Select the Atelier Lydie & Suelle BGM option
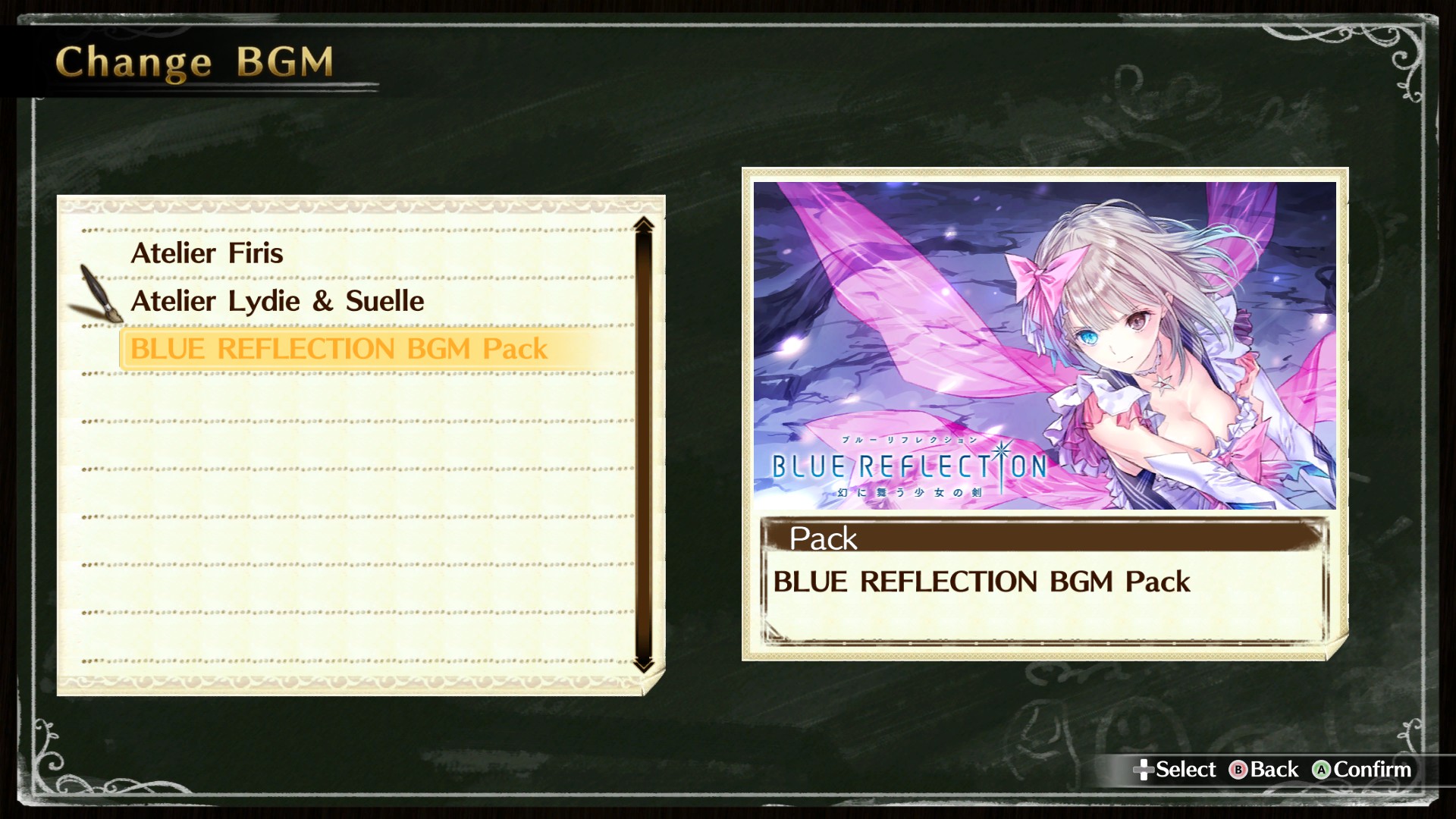This screenshot has height=819, width=1456. (x=278, y=300)
